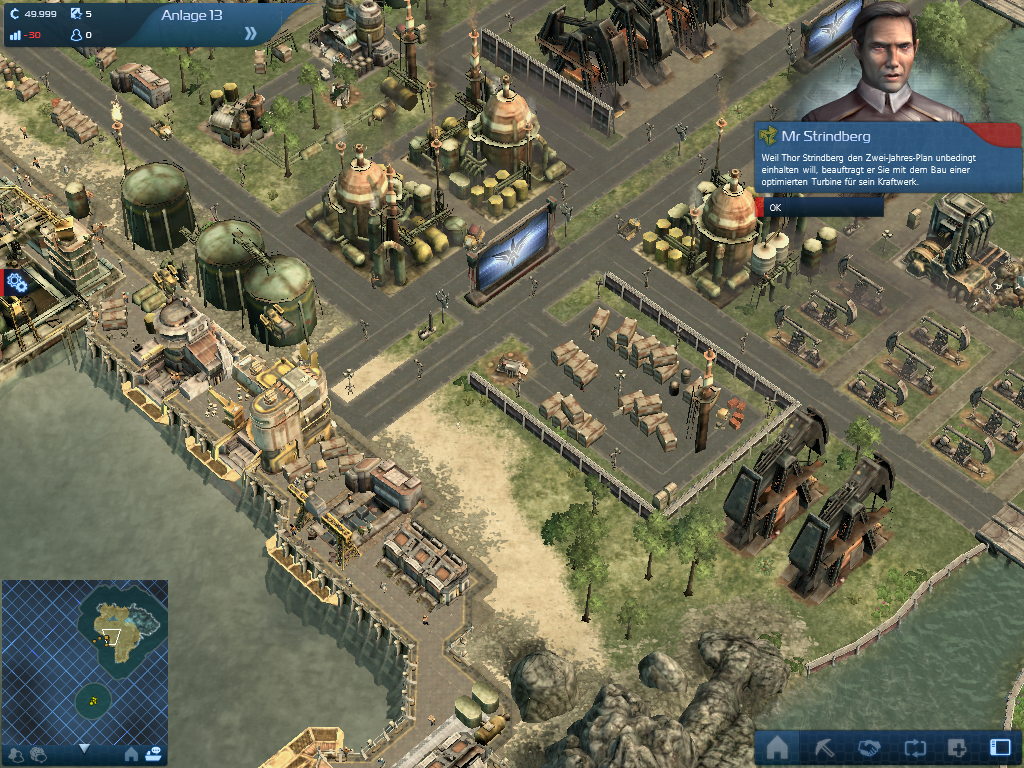The width and height of the screenshot is (1024, 768).
Task: Open the players icon under the minimap
Action: (16, 754)
